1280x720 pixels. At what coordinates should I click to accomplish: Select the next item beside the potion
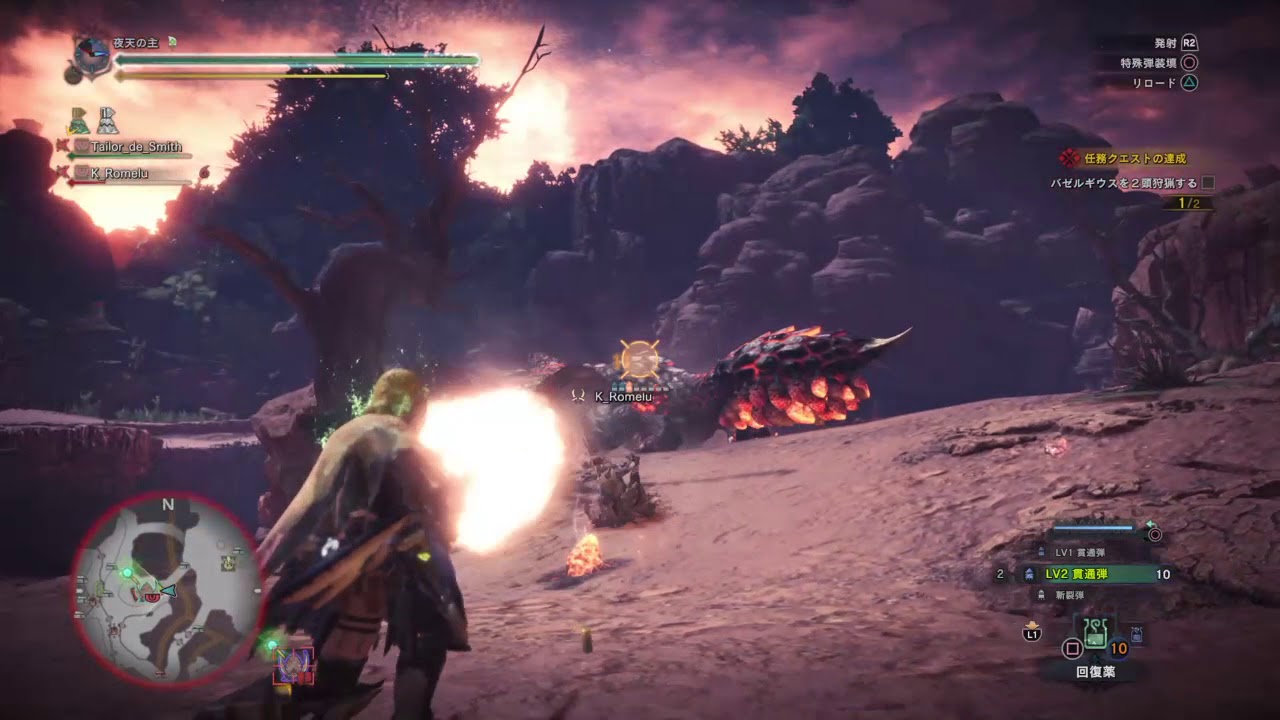(x=1137, y=634)
